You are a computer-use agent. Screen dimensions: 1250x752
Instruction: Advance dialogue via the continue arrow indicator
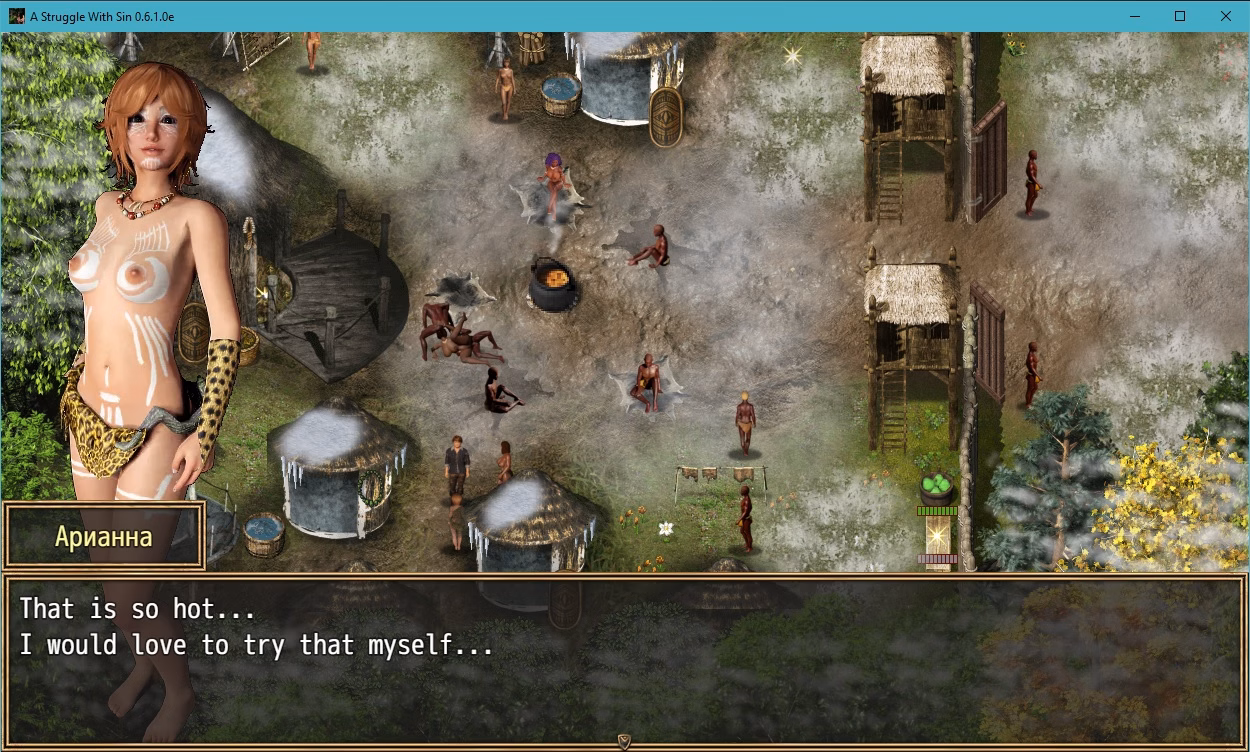[624, 741]
